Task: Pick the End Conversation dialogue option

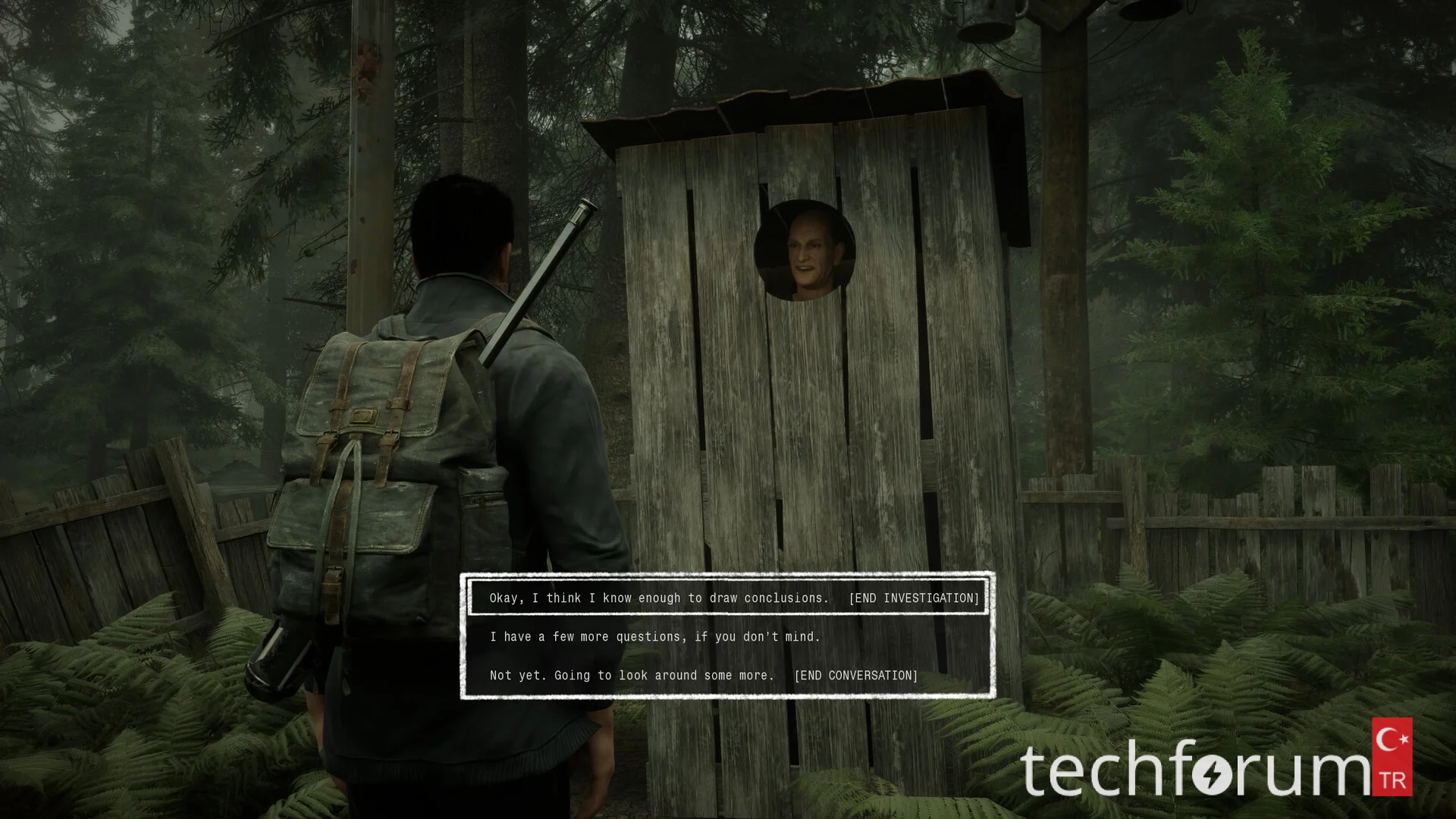Action: pyautogui.click(x=703, y=675)
